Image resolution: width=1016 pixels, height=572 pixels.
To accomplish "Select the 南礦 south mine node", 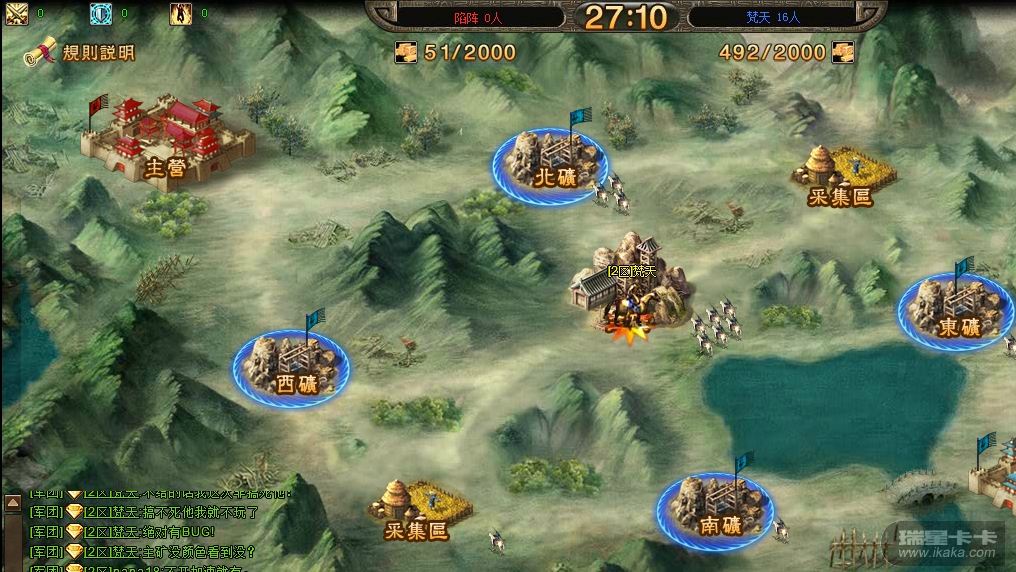I will tap(714, 509).
